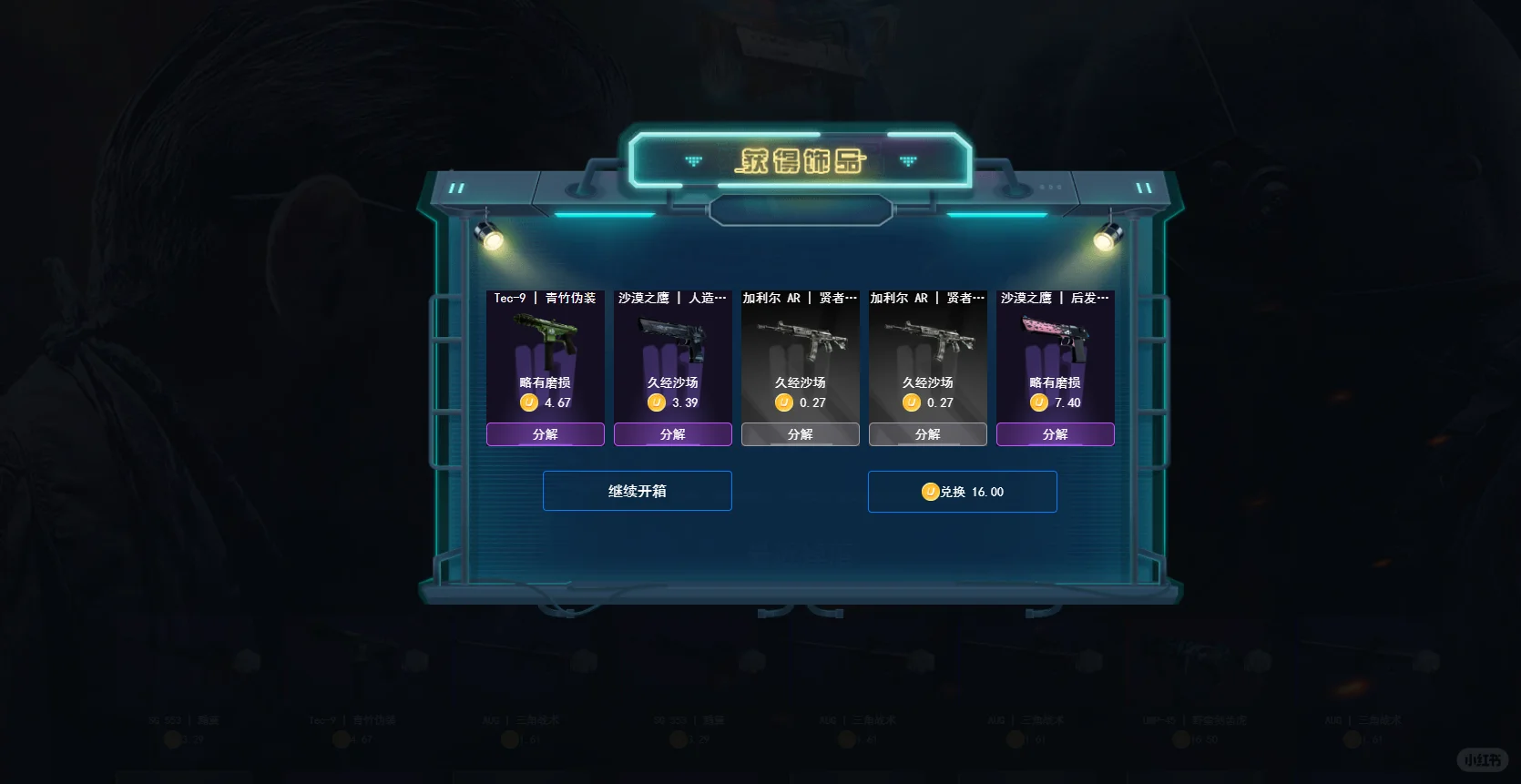Click the 久经沙场 wear label on the 沙漠之鹰 card
This screenshot has height=784, width=1521.
672,382
